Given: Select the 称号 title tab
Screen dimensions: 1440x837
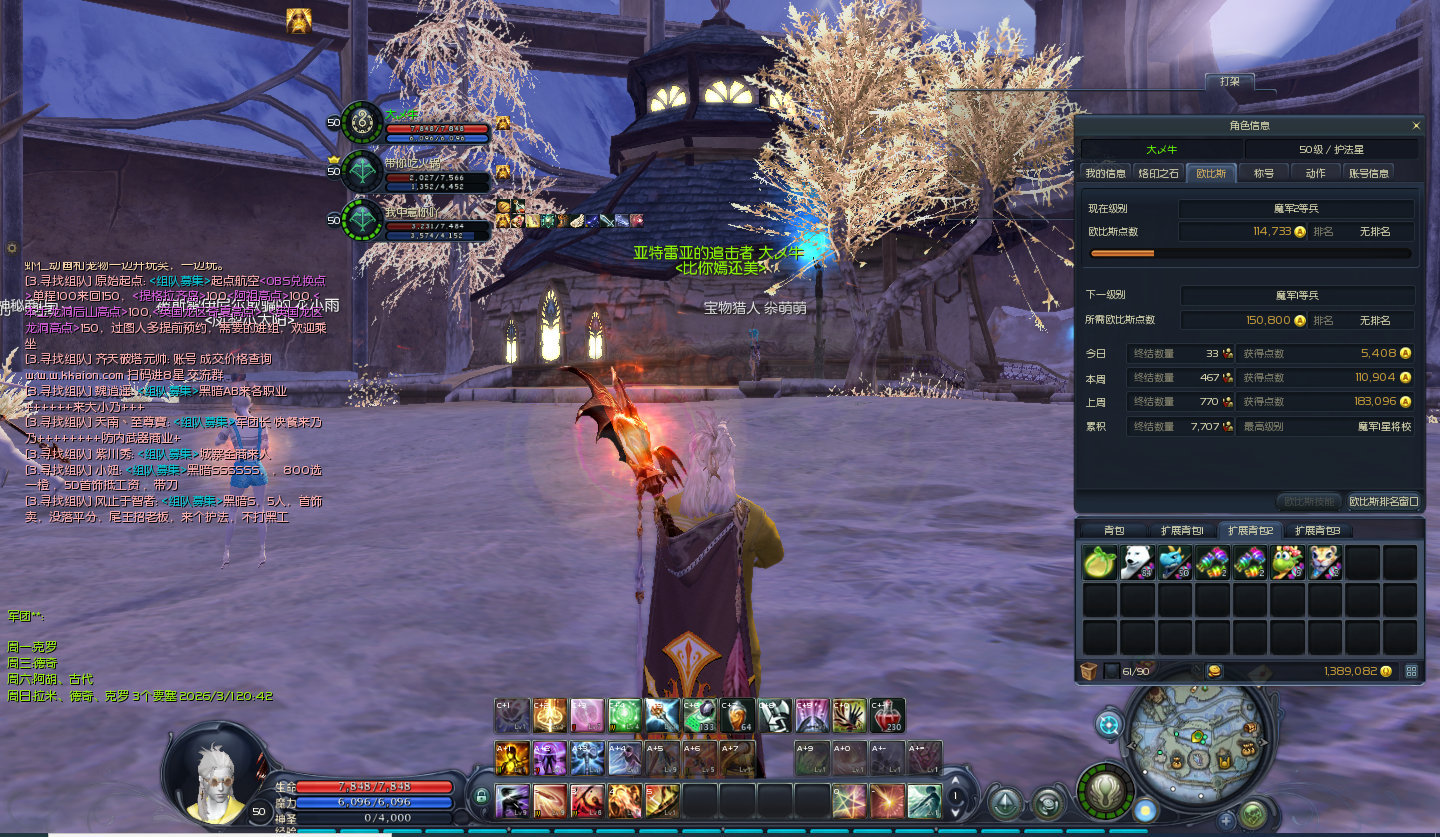Looking at the screenshot, I should pyautogui.click(x=1264, y=173).
